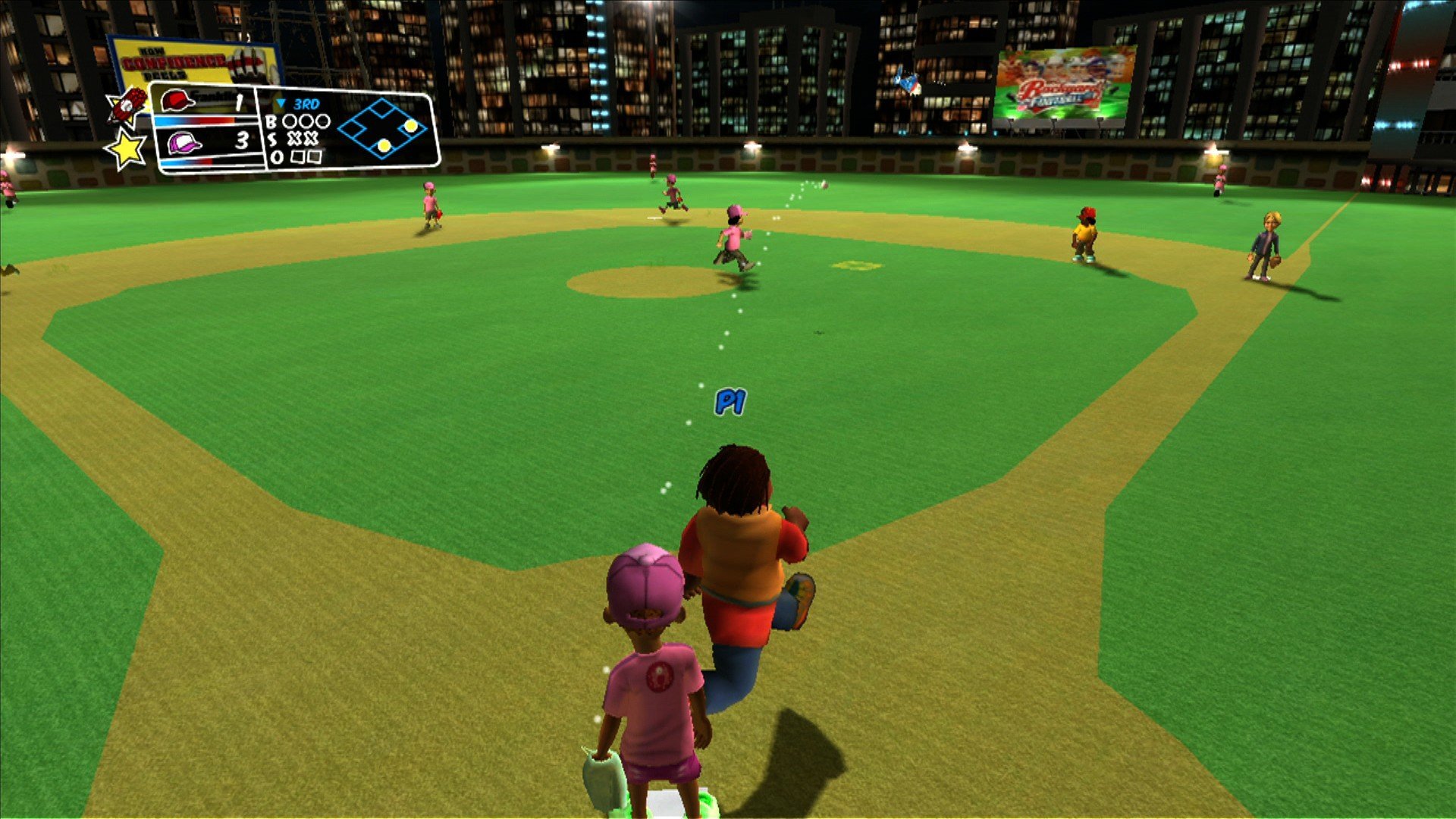Select the pink cap team icon
The image size is (1456, 819).
[x=184, y=143]
